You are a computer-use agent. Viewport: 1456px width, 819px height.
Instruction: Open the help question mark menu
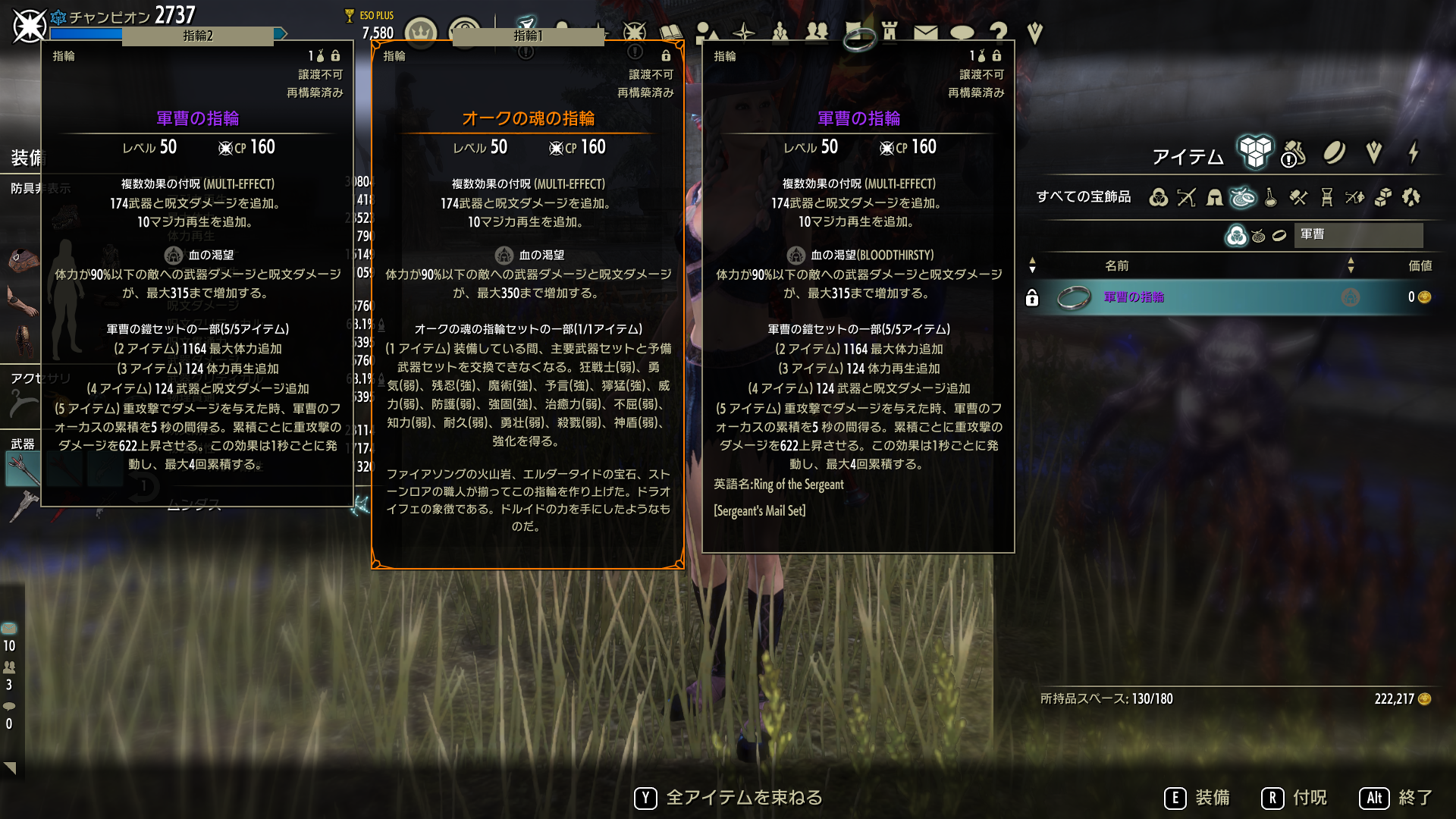point(998,33)
